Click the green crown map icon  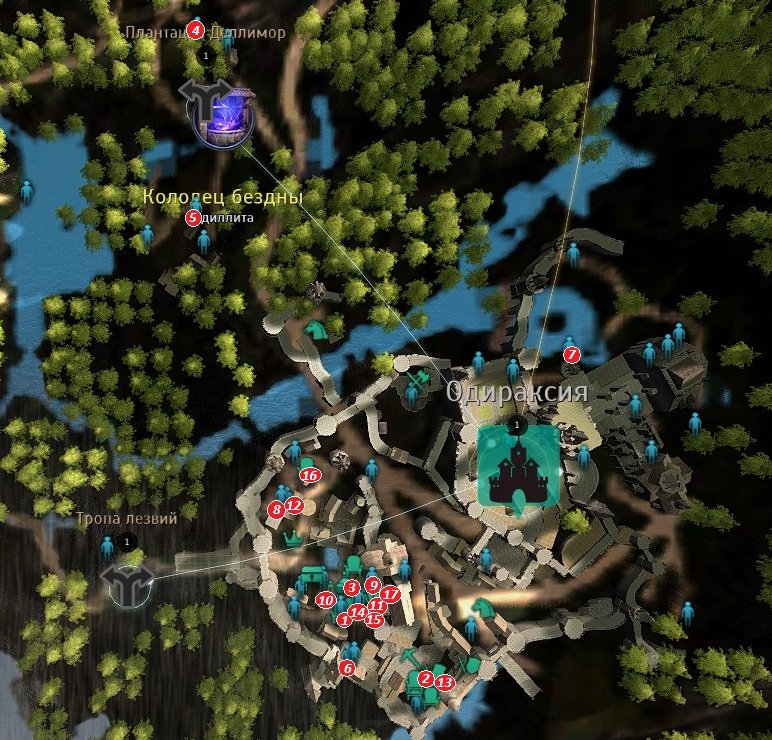(x=293, y=538)
